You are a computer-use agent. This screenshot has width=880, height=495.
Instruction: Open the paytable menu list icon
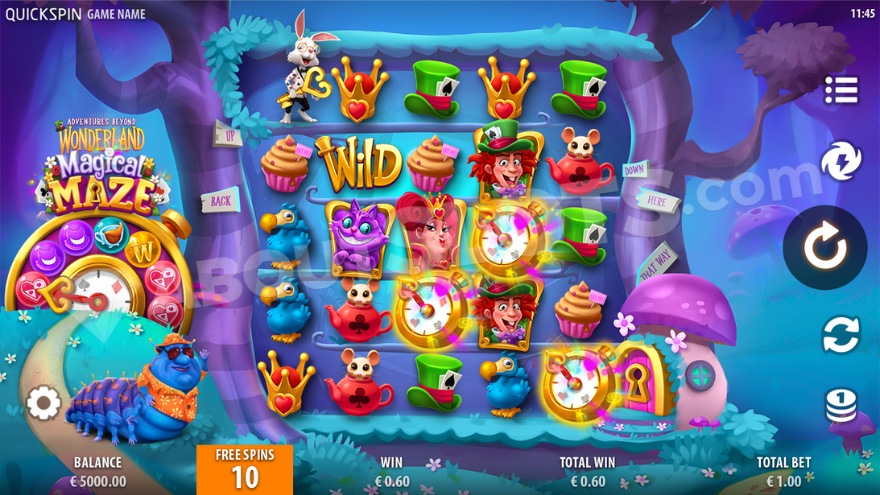(x=841, y=90)
